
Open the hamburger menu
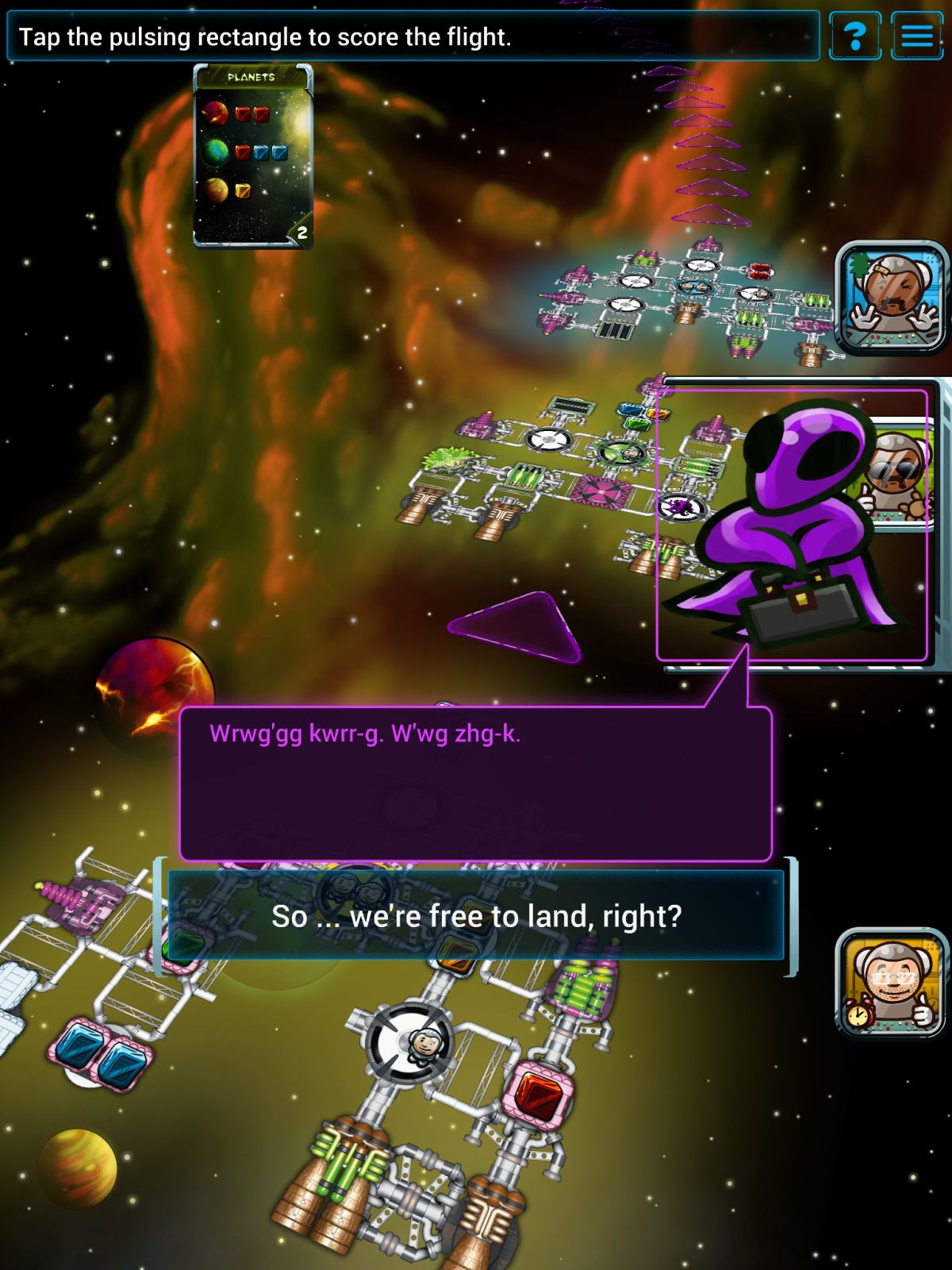(917, 36)
